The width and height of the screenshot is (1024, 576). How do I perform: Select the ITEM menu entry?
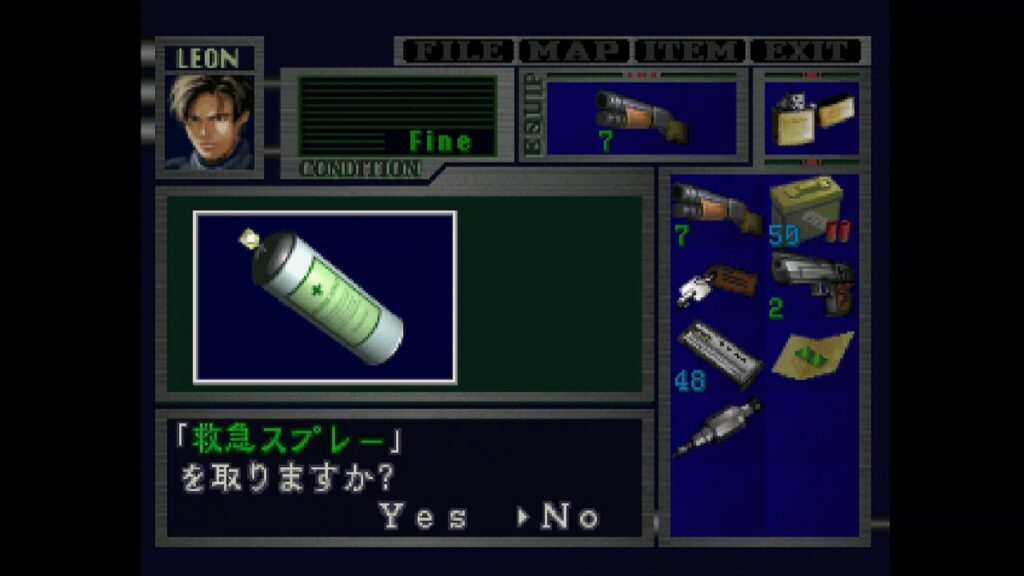pyautogui.click(x=691, y=50)
